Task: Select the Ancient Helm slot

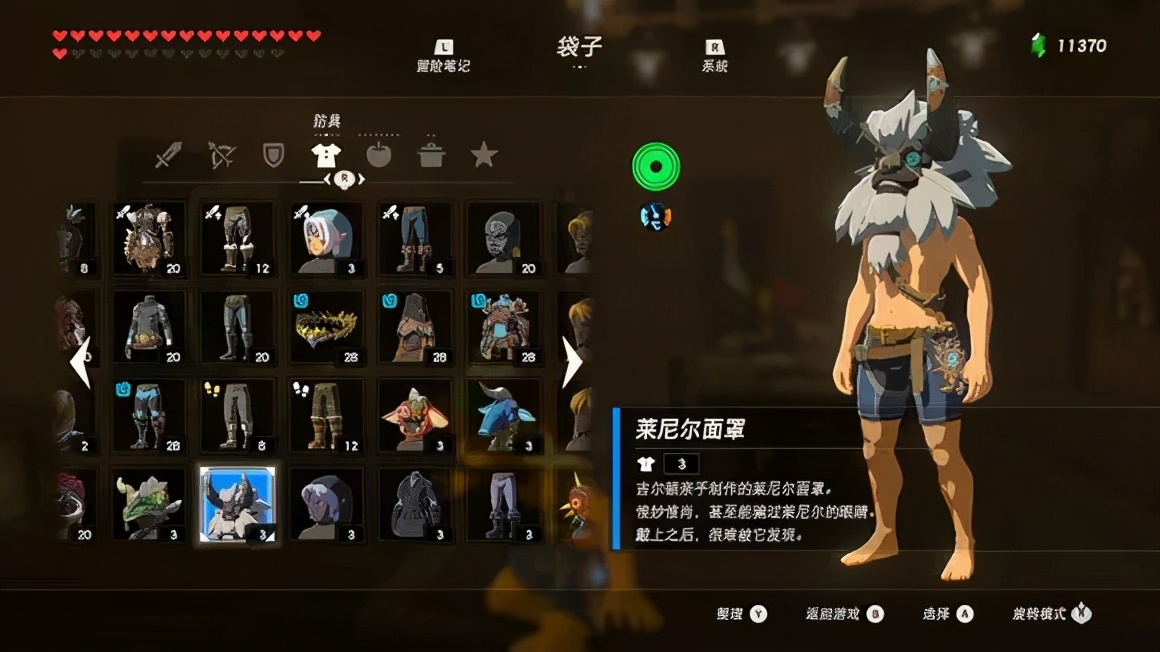Action: pyautogui.click(x=503, y=327)
